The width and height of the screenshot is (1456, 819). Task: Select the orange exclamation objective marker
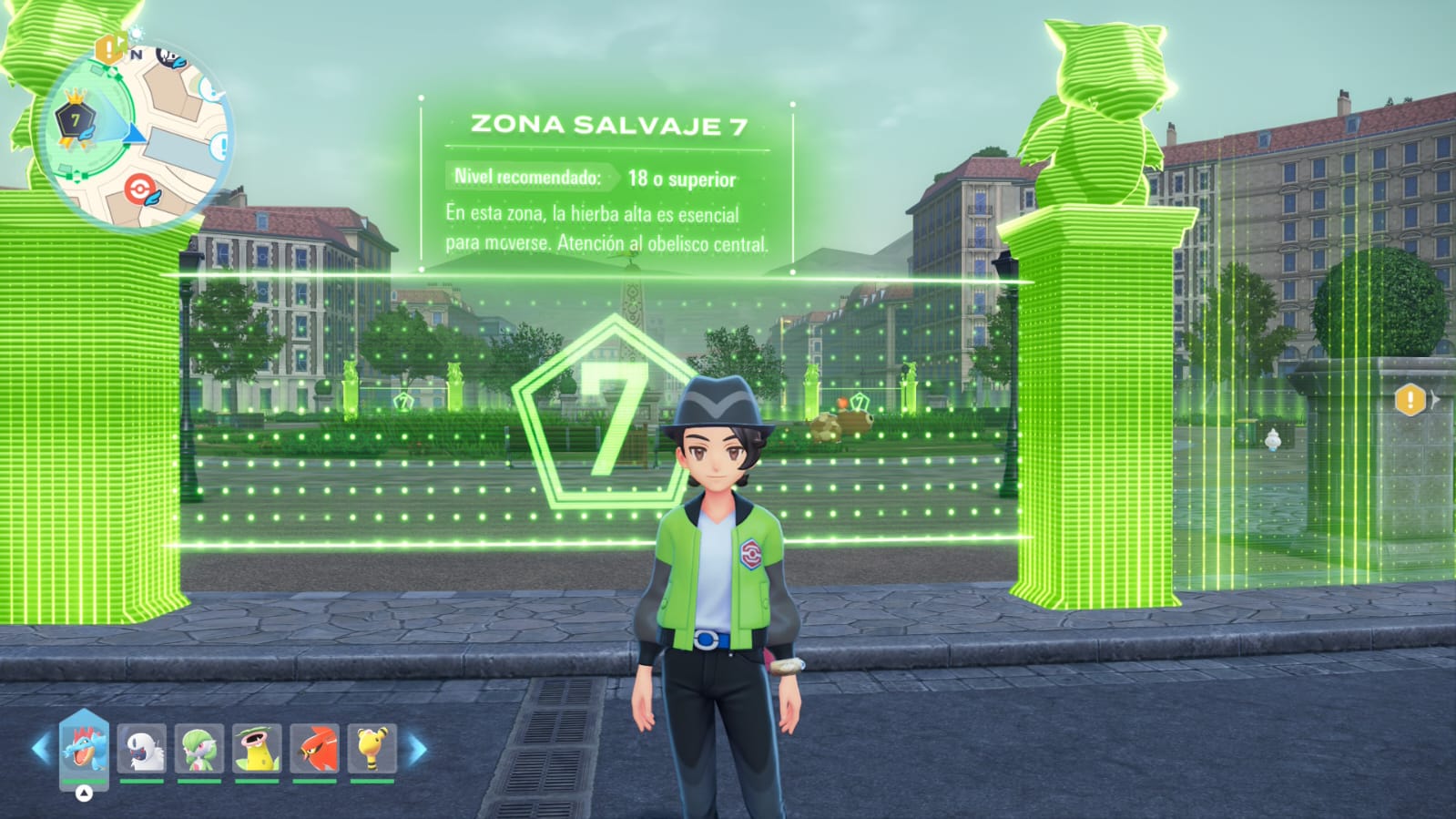click(x=1410, y=399)
